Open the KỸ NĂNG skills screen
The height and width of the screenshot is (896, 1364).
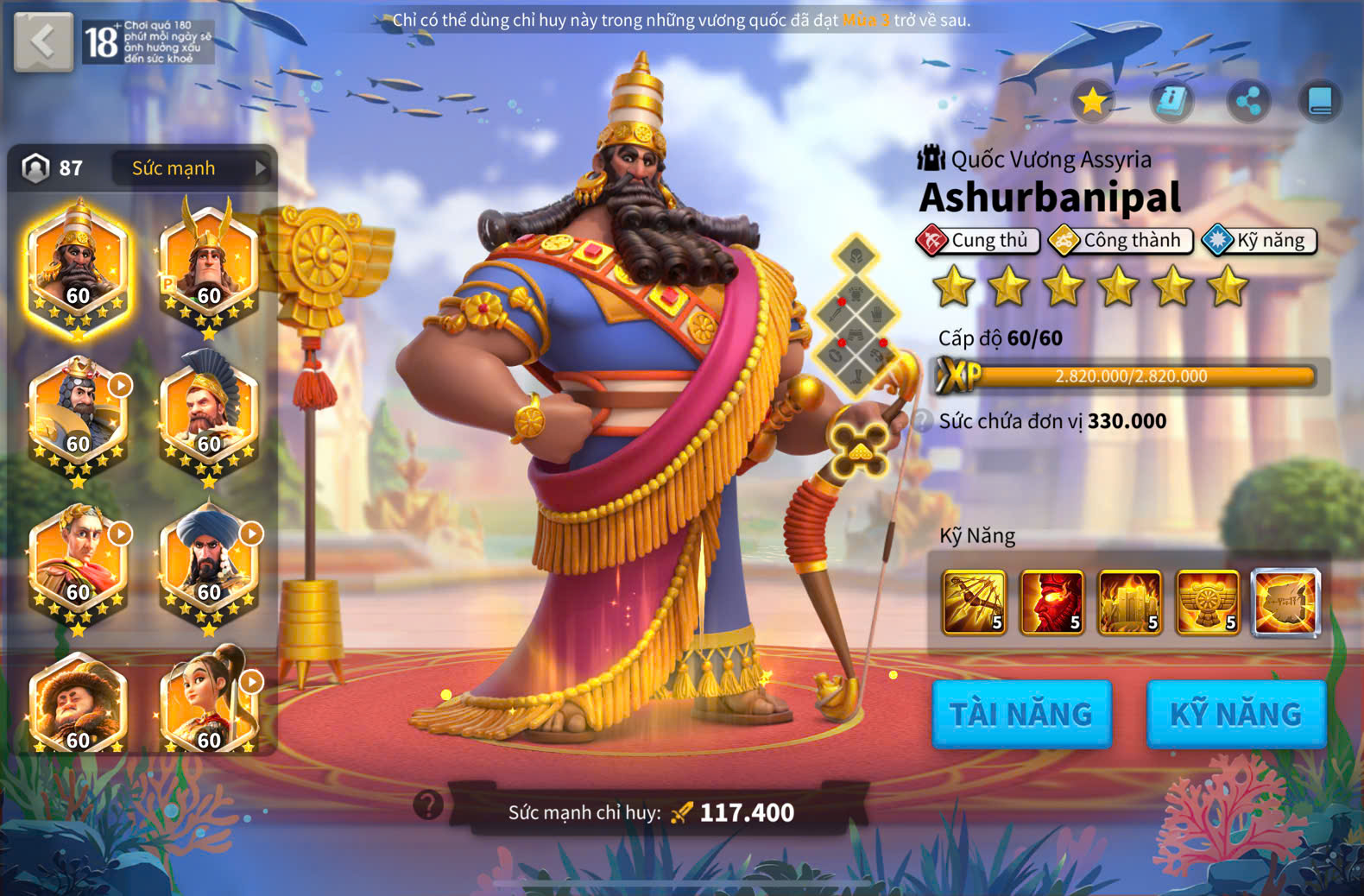(x=1235, y=714)
